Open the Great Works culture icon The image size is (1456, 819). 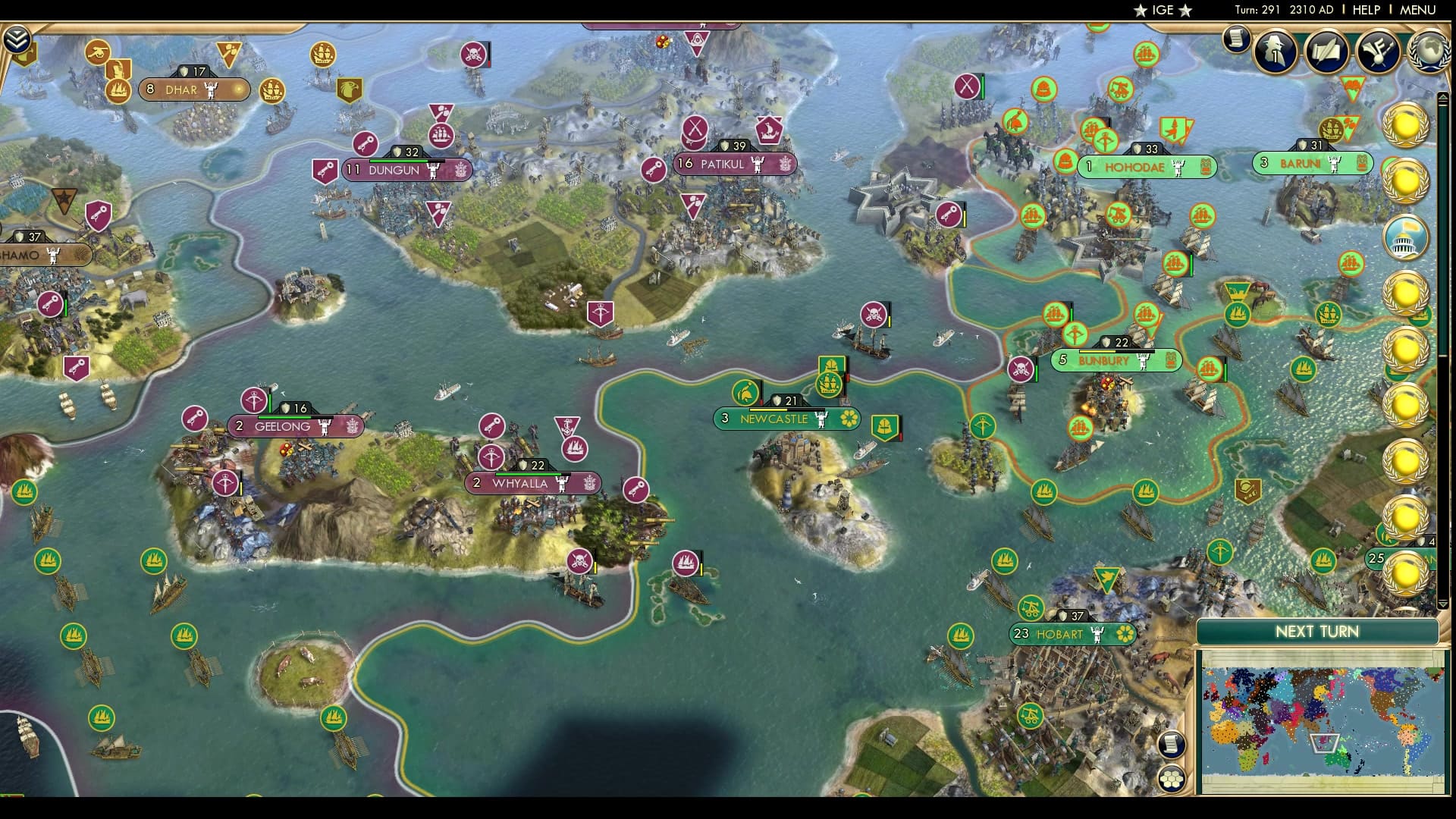coord(1326,49)
